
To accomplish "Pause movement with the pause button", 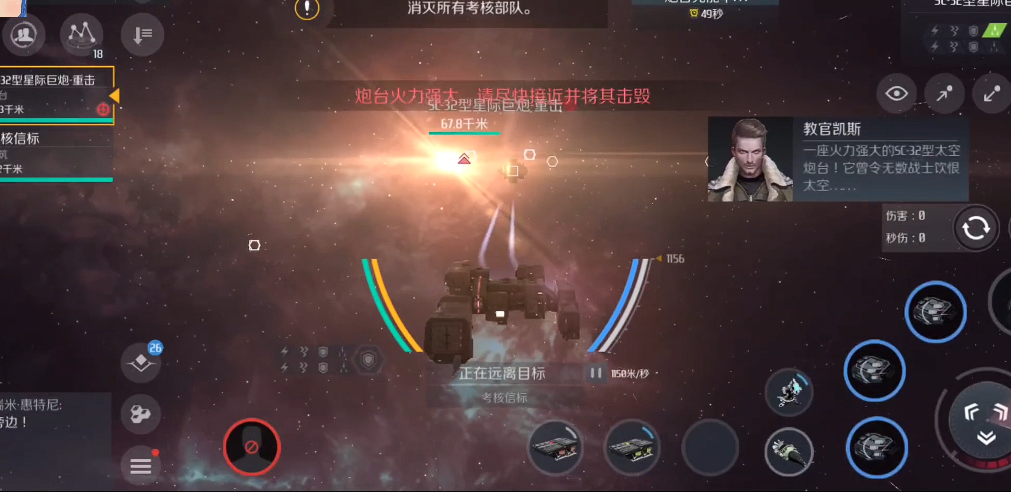I will click(x=596, y=373).
